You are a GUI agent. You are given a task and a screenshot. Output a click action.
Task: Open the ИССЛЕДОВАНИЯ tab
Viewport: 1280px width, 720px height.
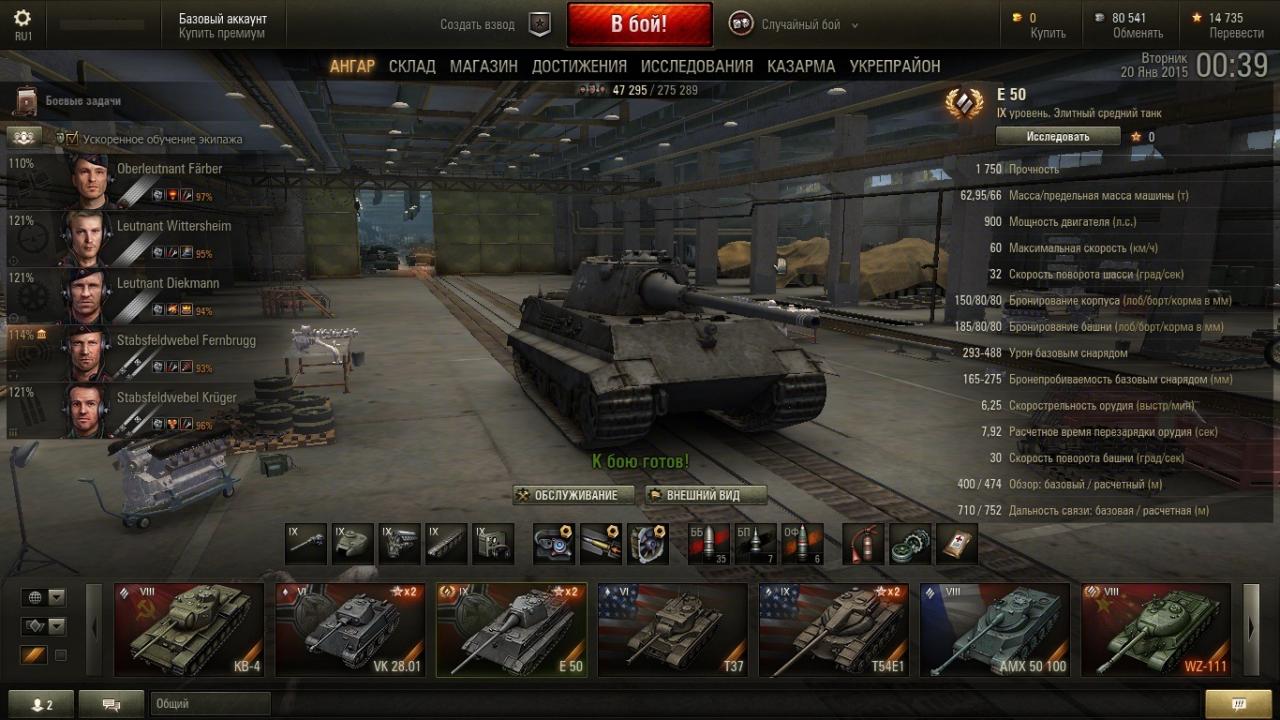click(696, 66)
